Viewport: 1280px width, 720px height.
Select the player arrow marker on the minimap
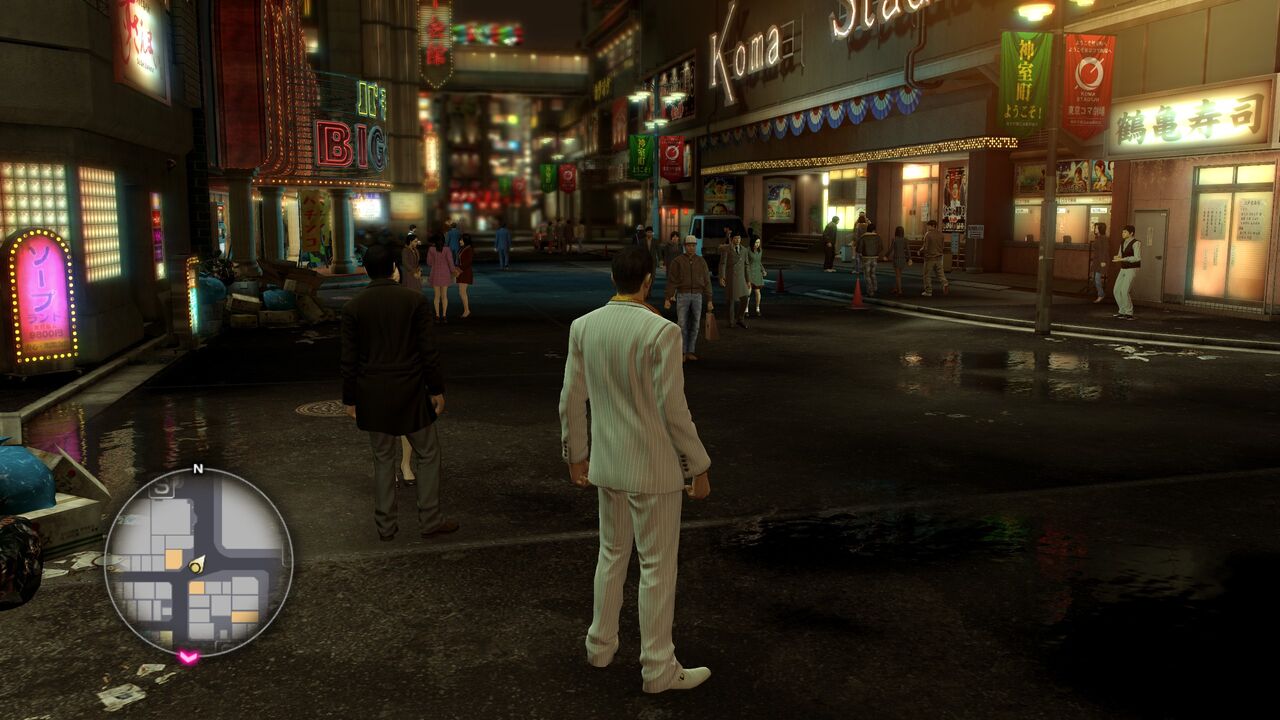tap(197, 564)
